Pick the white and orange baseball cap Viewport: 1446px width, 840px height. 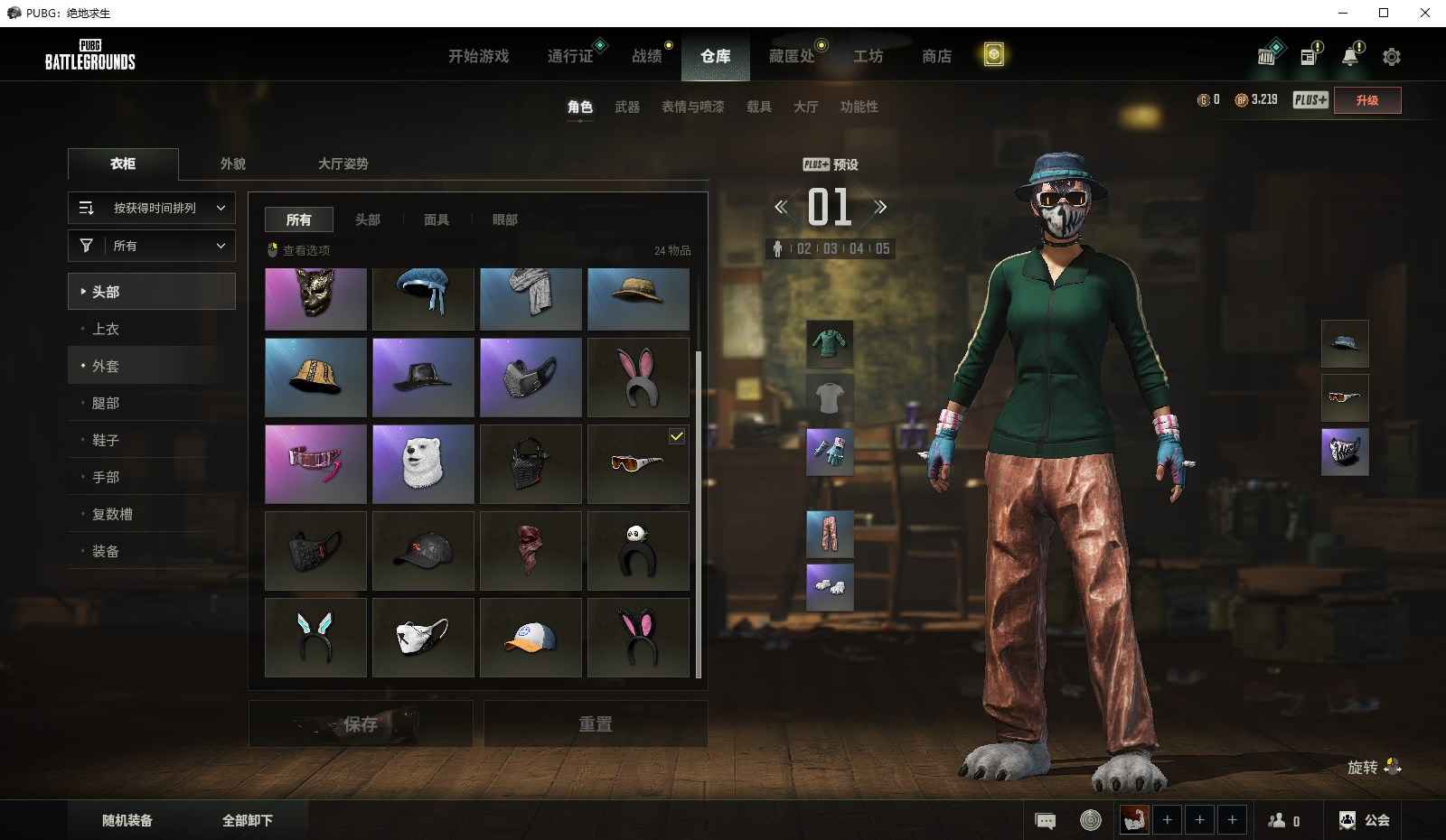click(531, 638)
